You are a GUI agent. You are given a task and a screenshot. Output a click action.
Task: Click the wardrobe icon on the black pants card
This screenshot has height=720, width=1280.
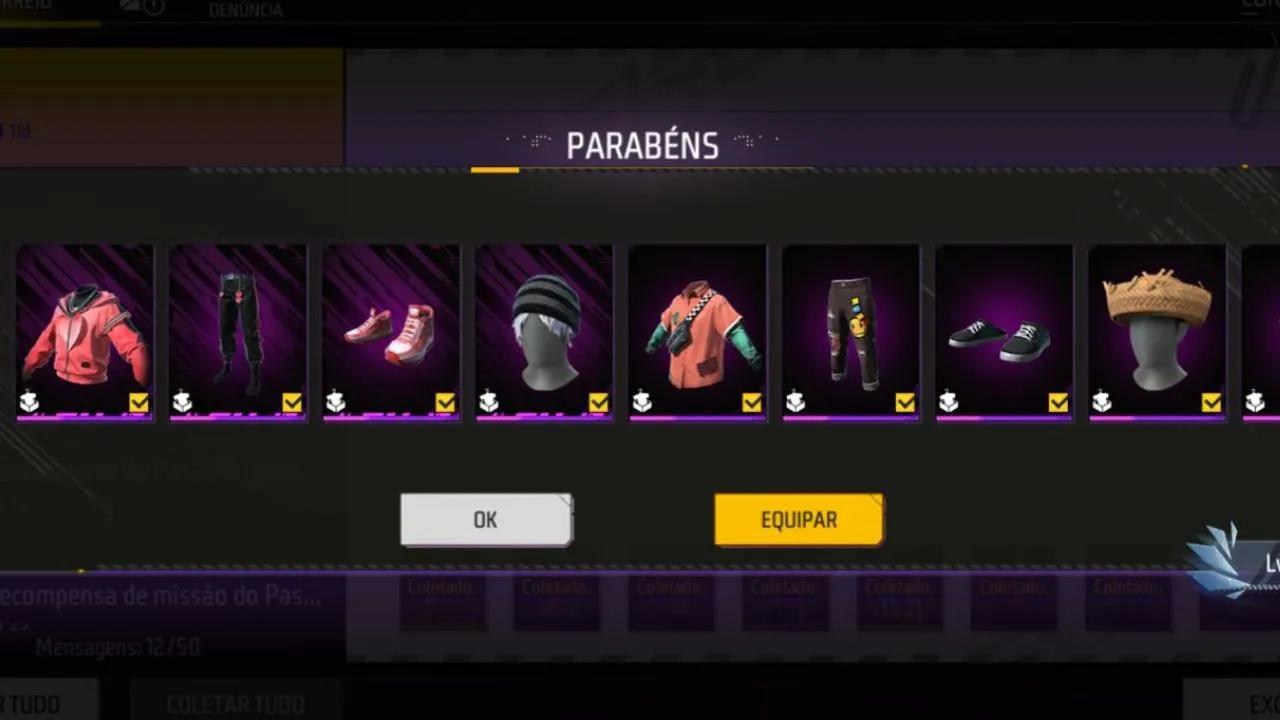click(181, 400)
